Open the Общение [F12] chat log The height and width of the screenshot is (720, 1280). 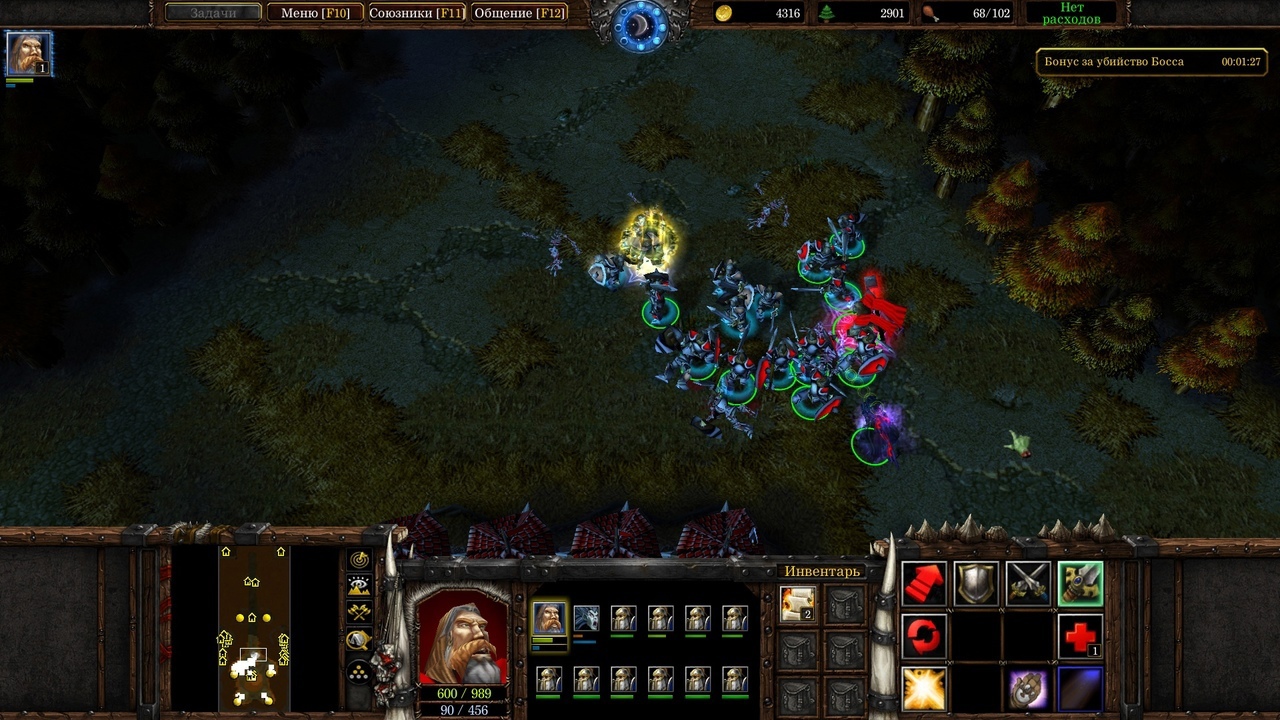(x=519, y=13)
